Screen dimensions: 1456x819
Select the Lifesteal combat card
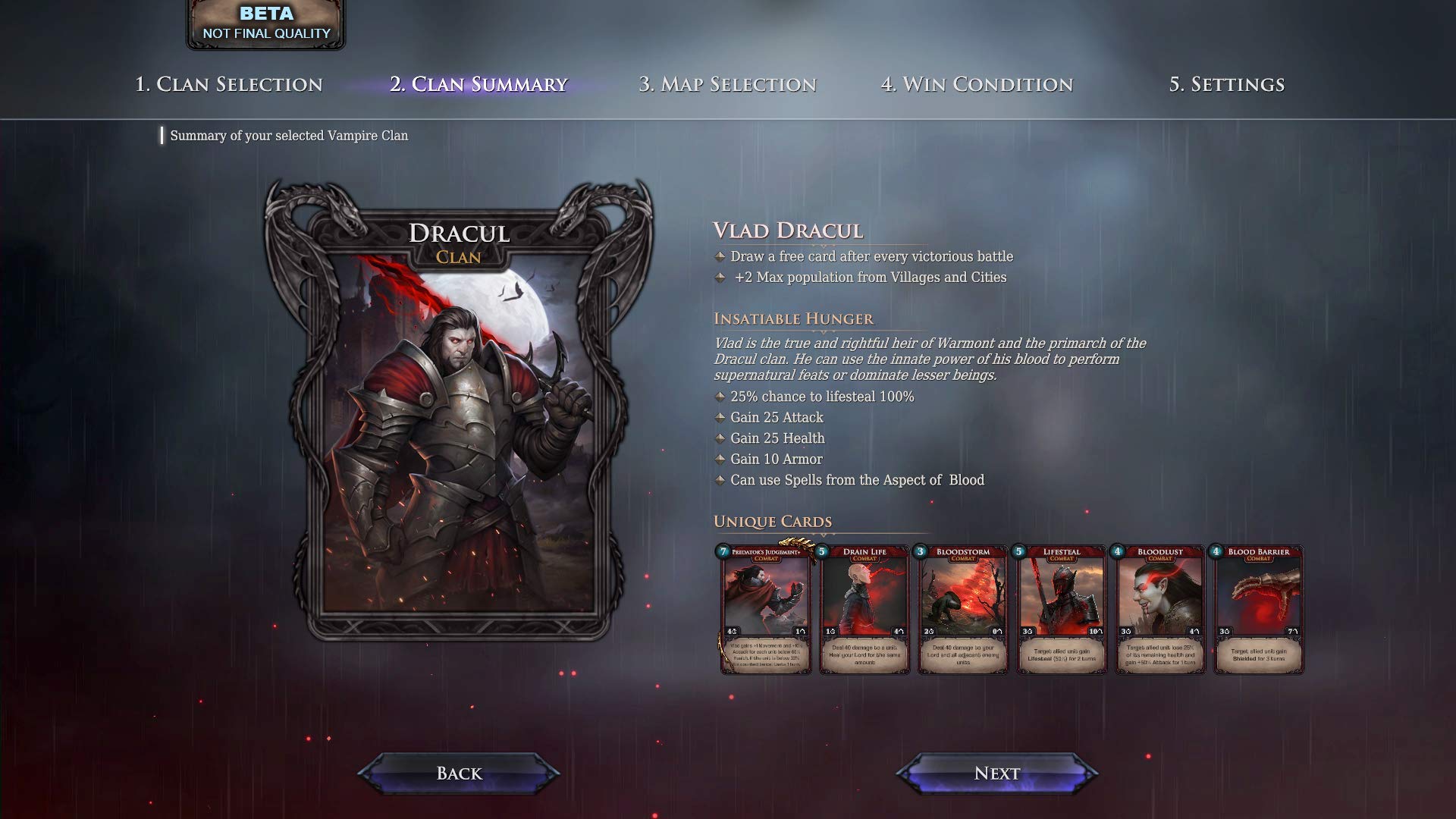pyautogui.click(x=1062, y=610)
